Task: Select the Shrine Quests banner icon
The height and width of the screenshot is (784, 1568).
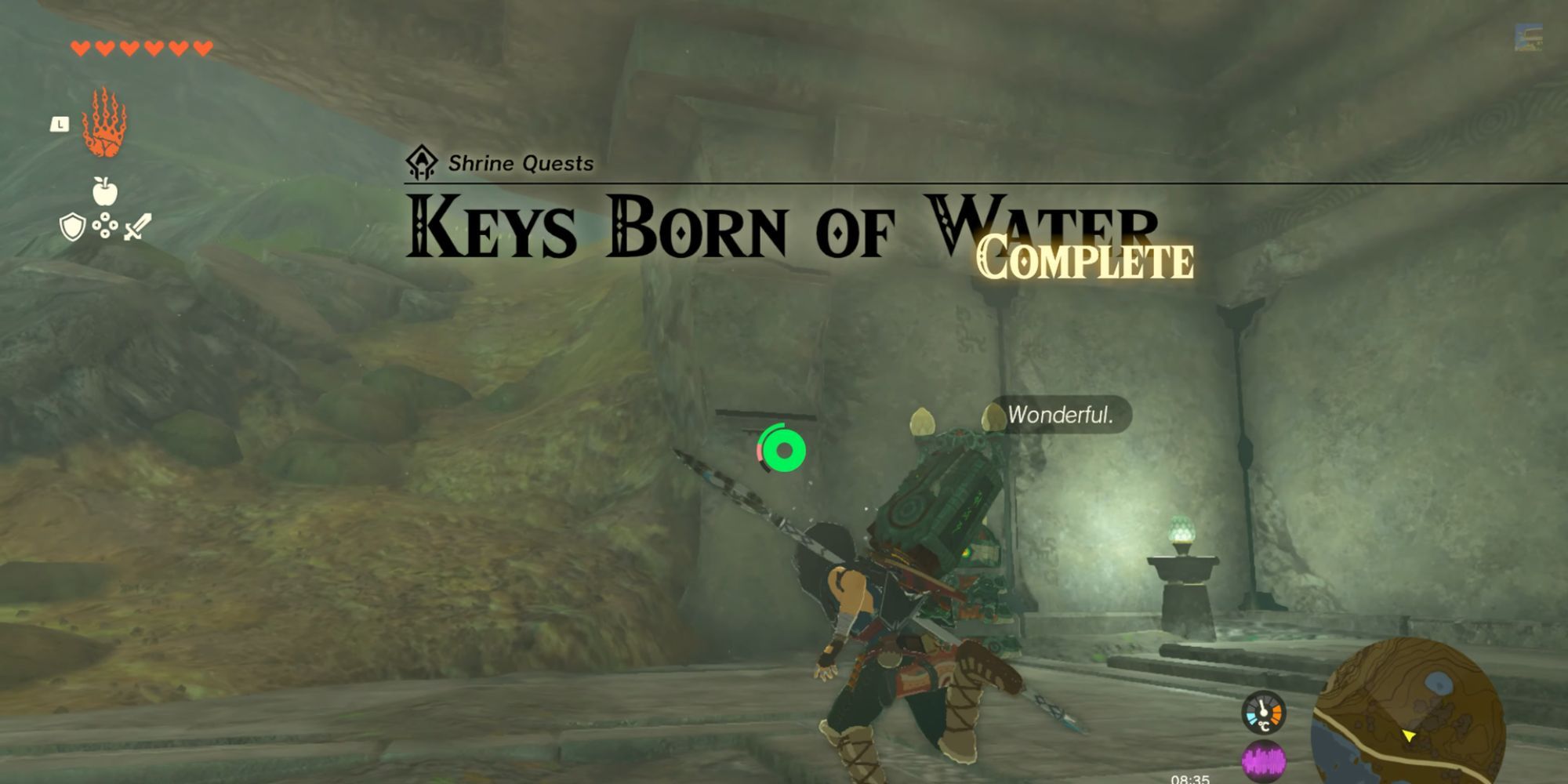Action: click(x=420, y=162)
